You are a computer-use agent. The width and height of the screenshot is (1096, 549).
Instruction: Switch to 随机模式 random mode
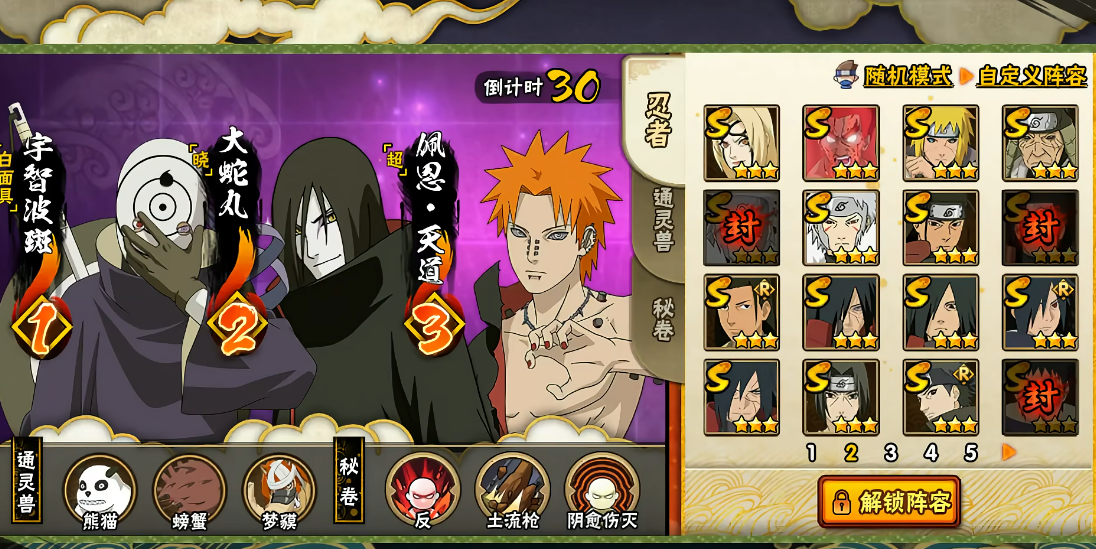click(x=907, y=75)
